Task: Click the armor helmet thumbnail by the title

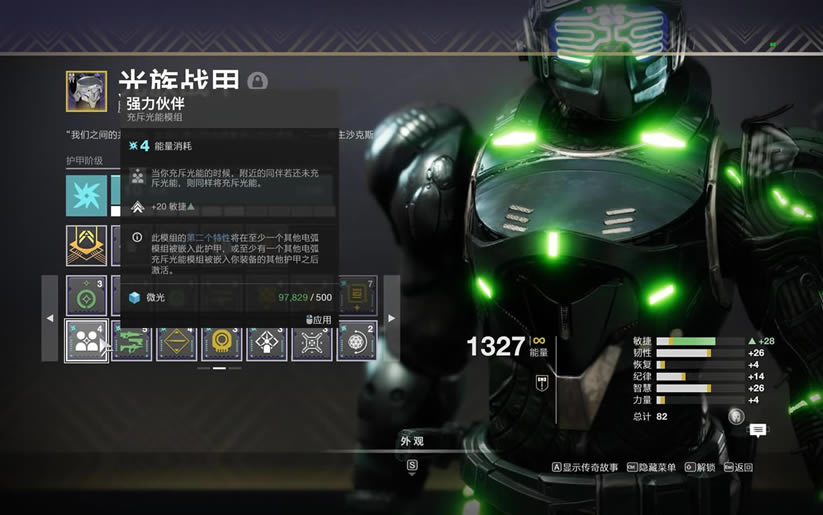Action: coord(86,90)
